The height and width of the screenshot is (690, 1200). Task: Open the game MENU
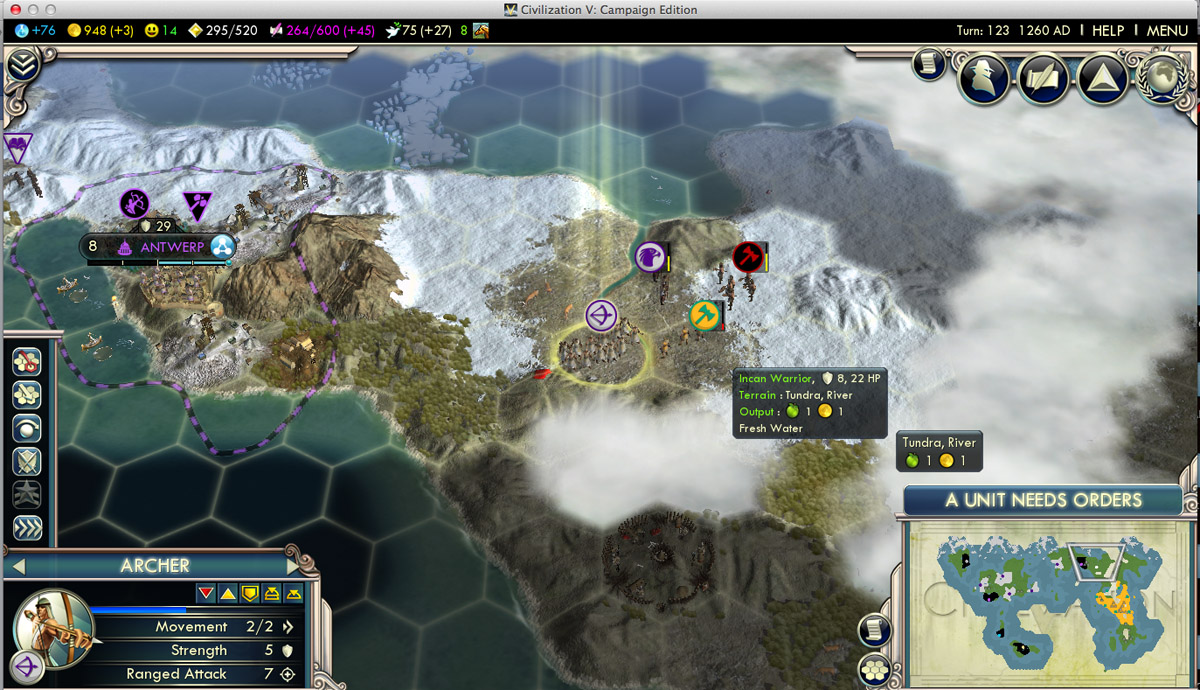[1167, 31]
